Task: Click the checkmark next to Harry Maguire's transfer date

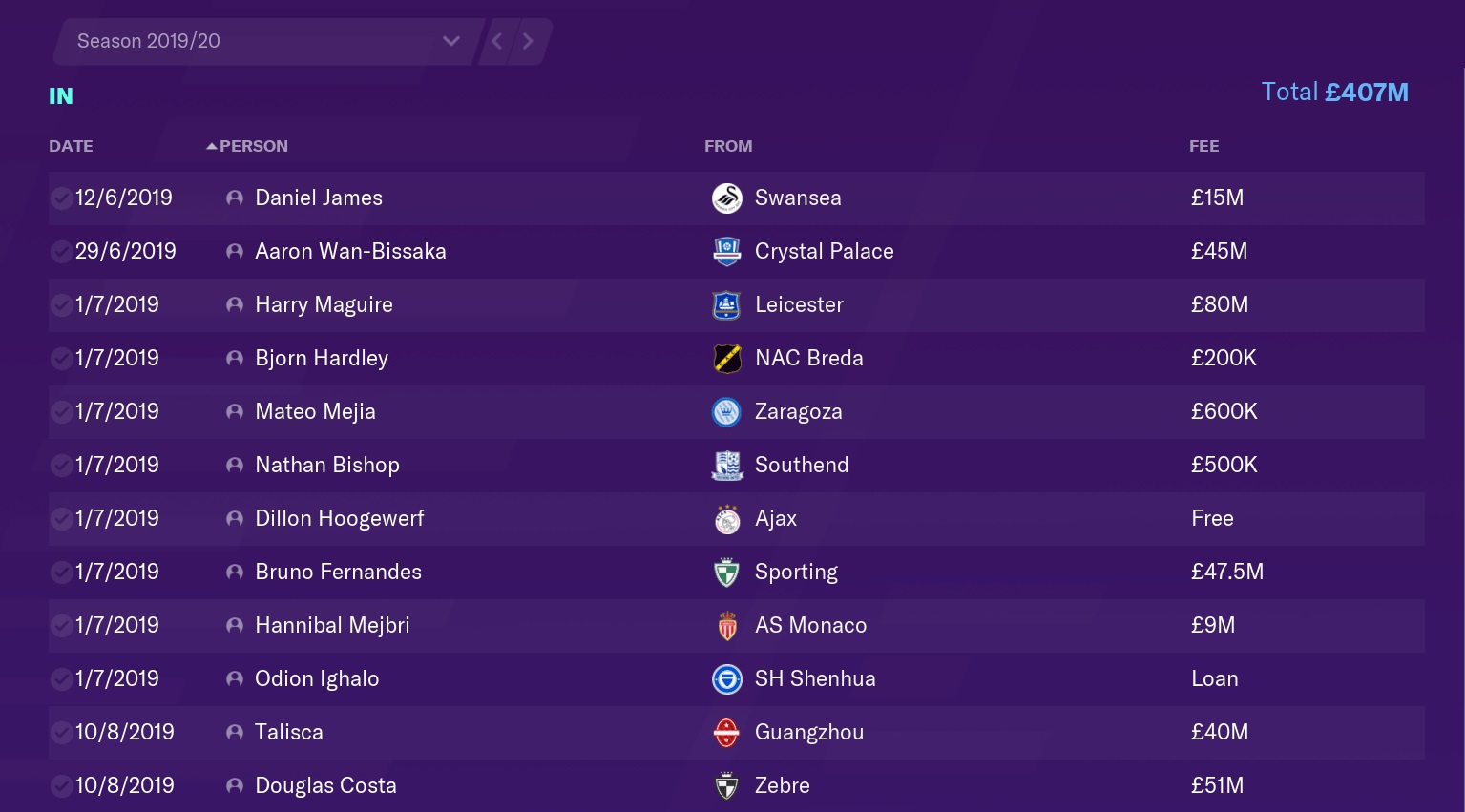Action: [x=60, y=304]
